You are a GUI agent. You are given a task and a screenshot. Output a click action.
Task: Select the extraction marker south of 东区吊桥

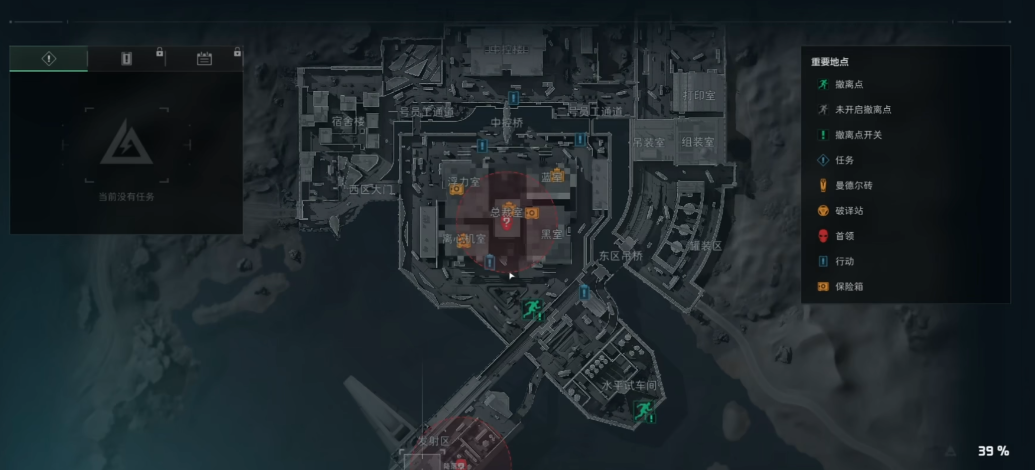[x=533, y=306]
